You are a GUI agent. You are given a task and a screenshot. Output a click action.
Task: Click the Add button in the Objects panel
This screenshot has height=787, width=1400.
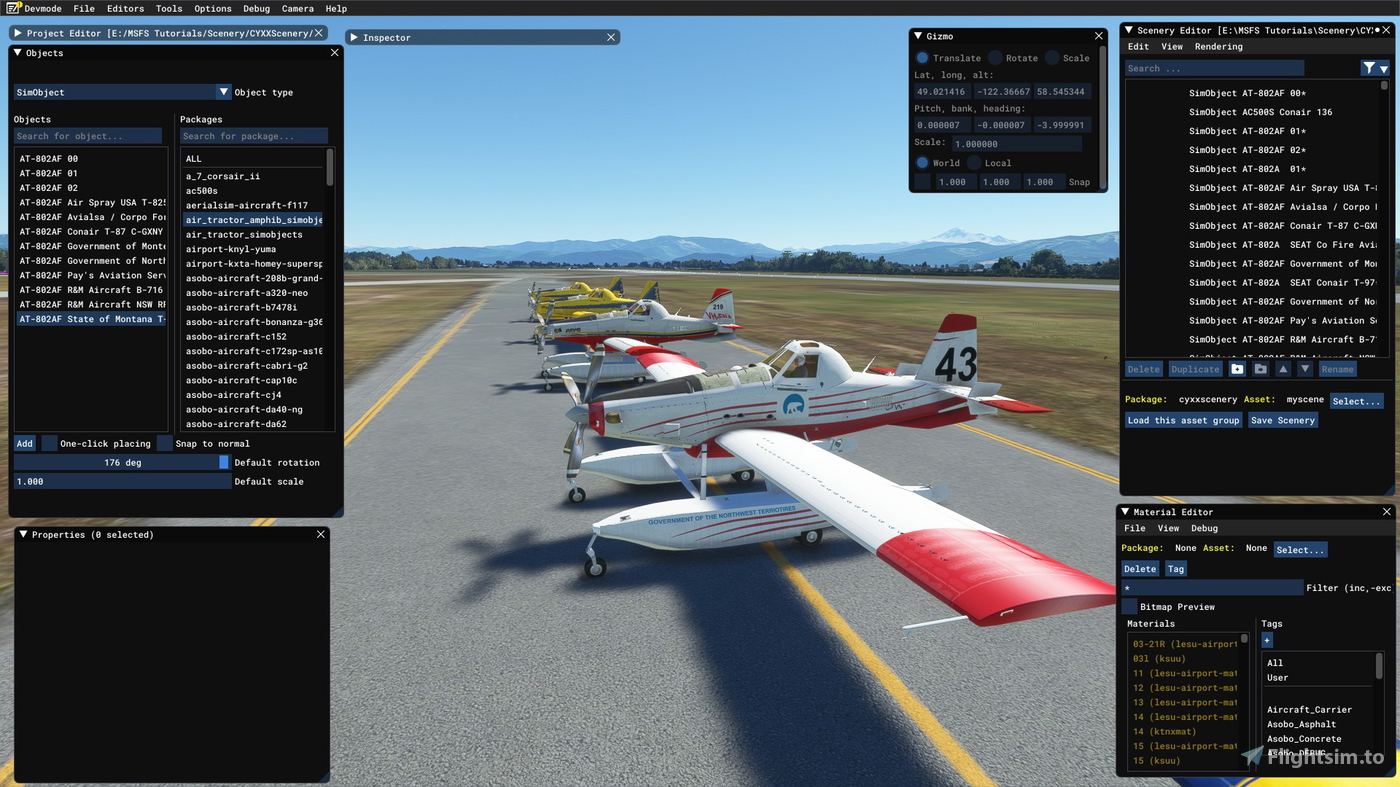click(x=24, y=443)
